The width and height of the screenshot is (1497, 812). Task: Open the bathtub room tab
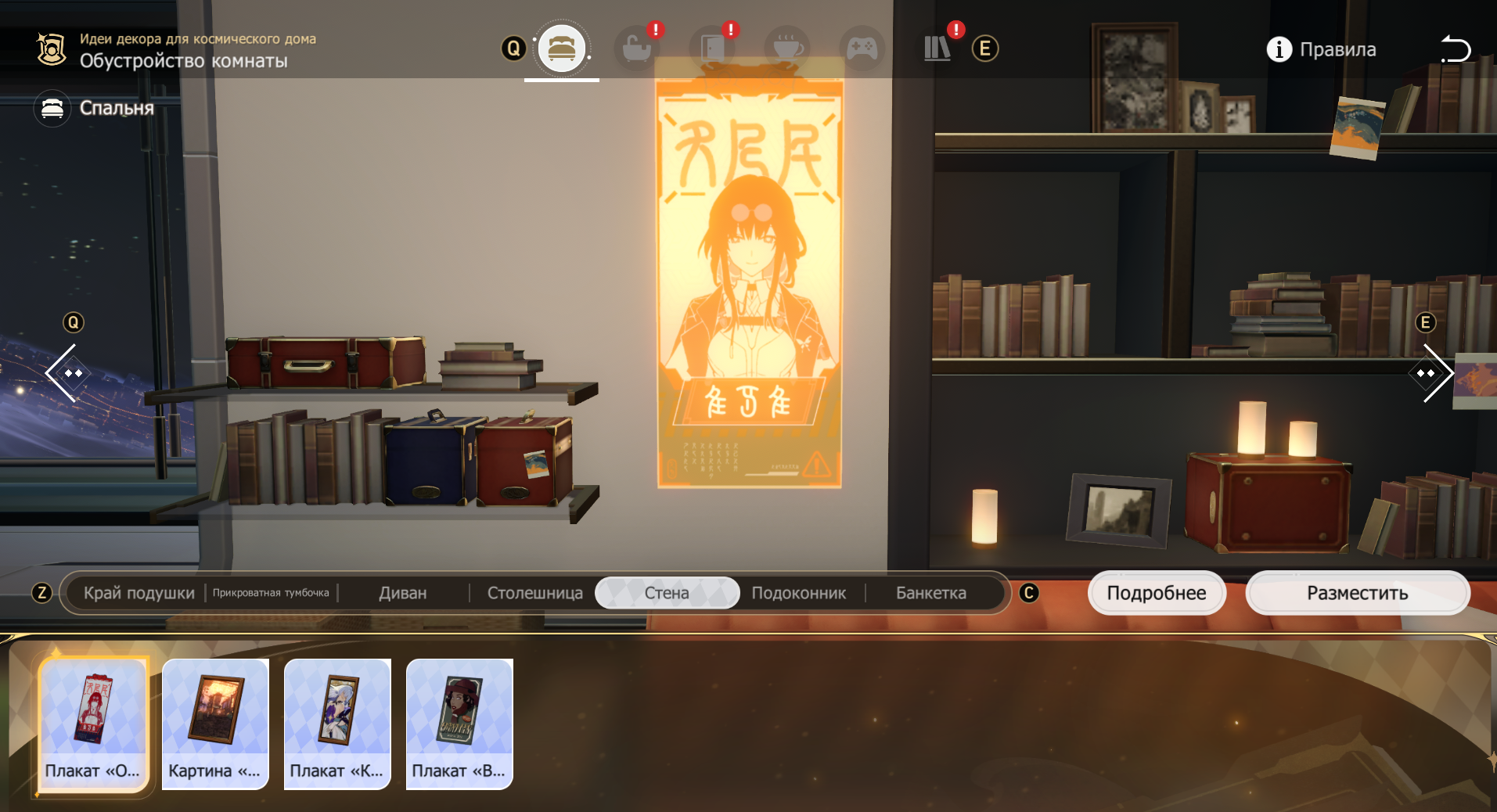click(x=636, y=49)
